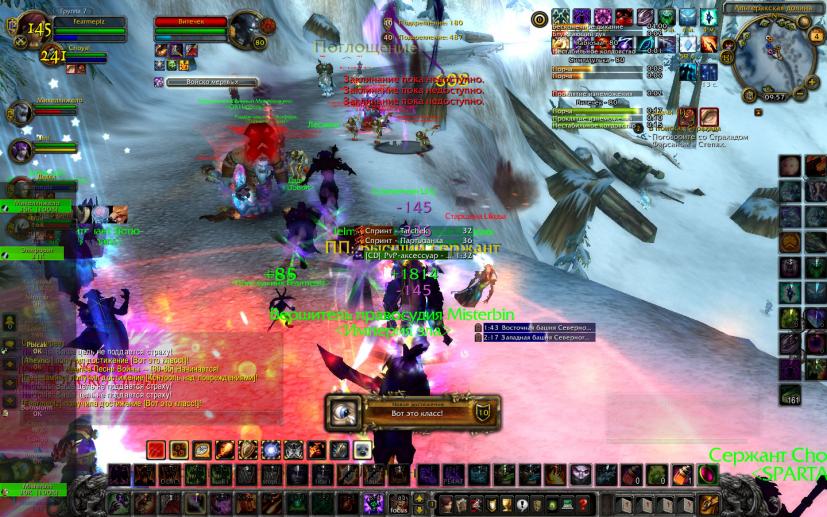Click the round clock button beside buffs

pyautogui.click(x=539, y=18)
